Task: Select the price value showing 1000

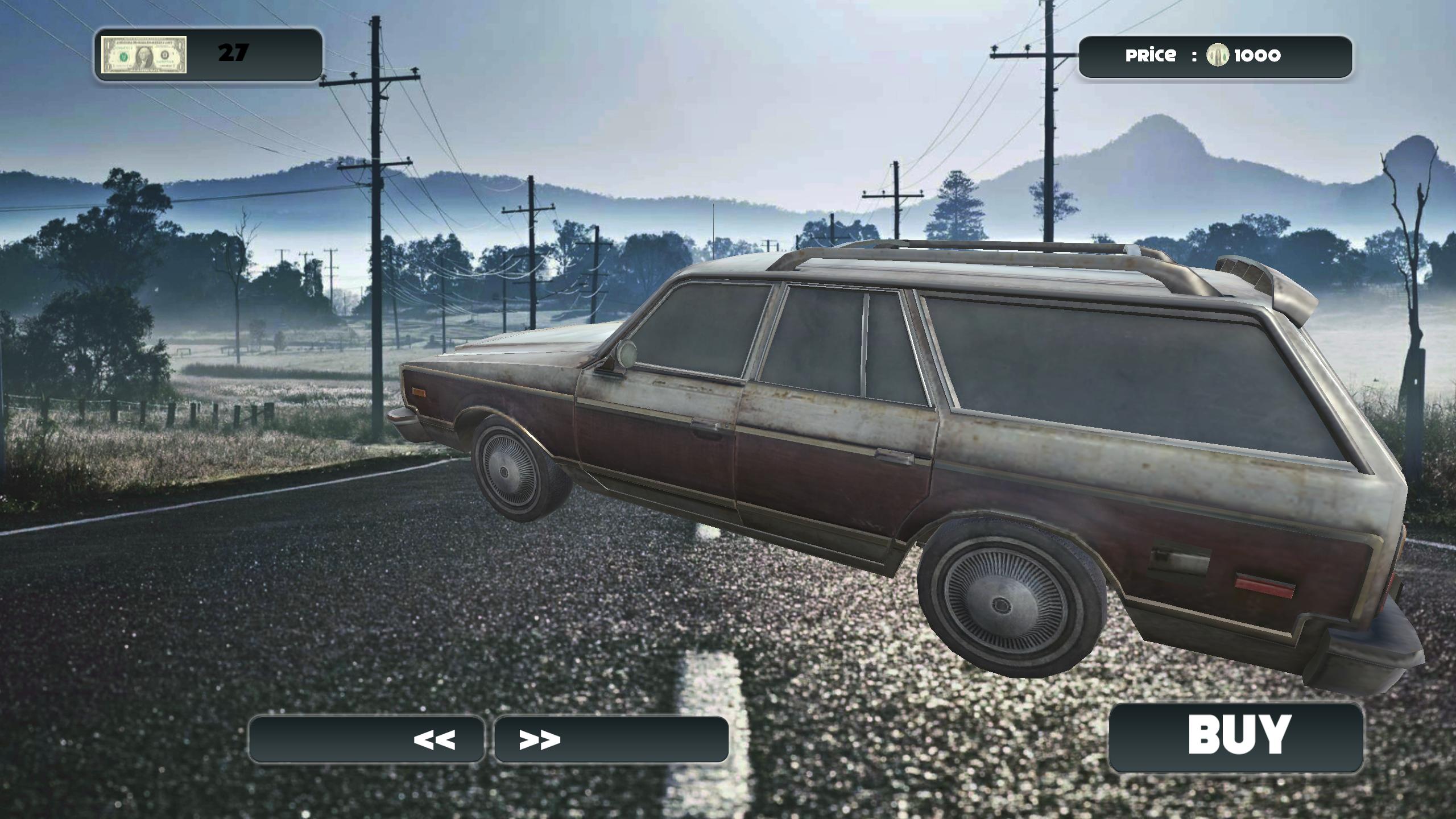Action: tap(1258, 55)
